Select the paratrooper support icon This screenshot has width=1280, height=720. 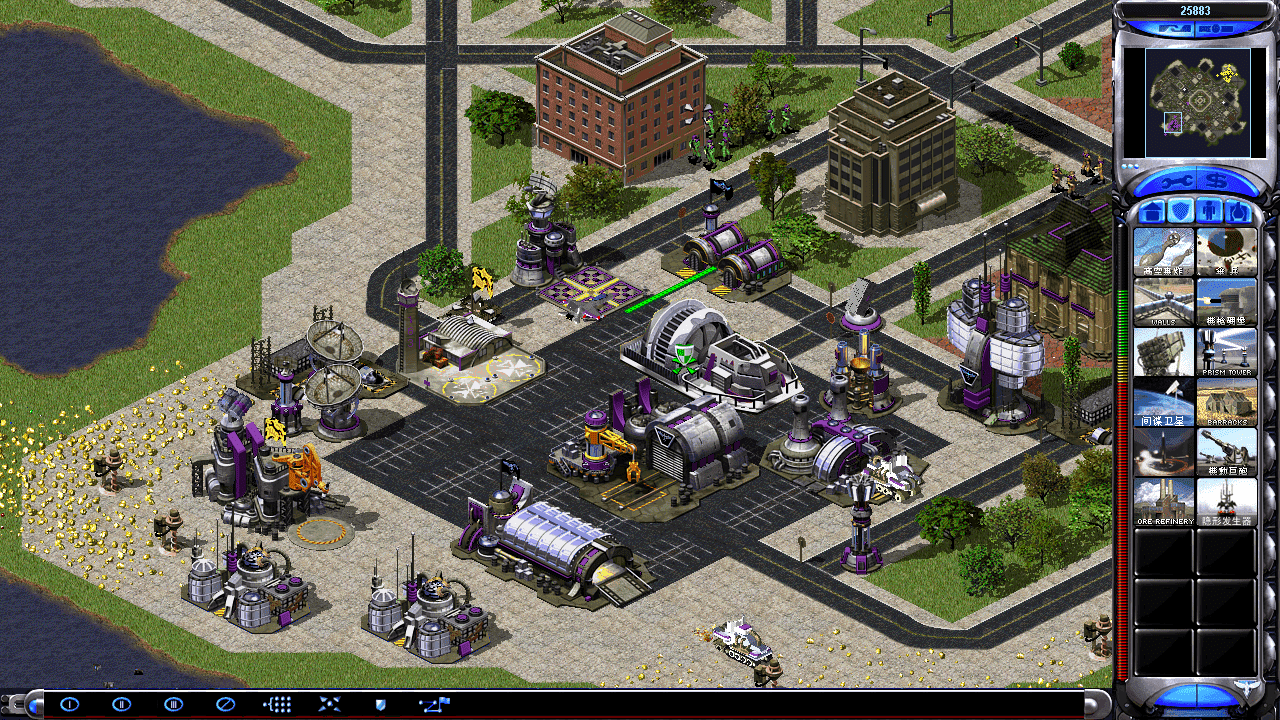[1226, 251]
